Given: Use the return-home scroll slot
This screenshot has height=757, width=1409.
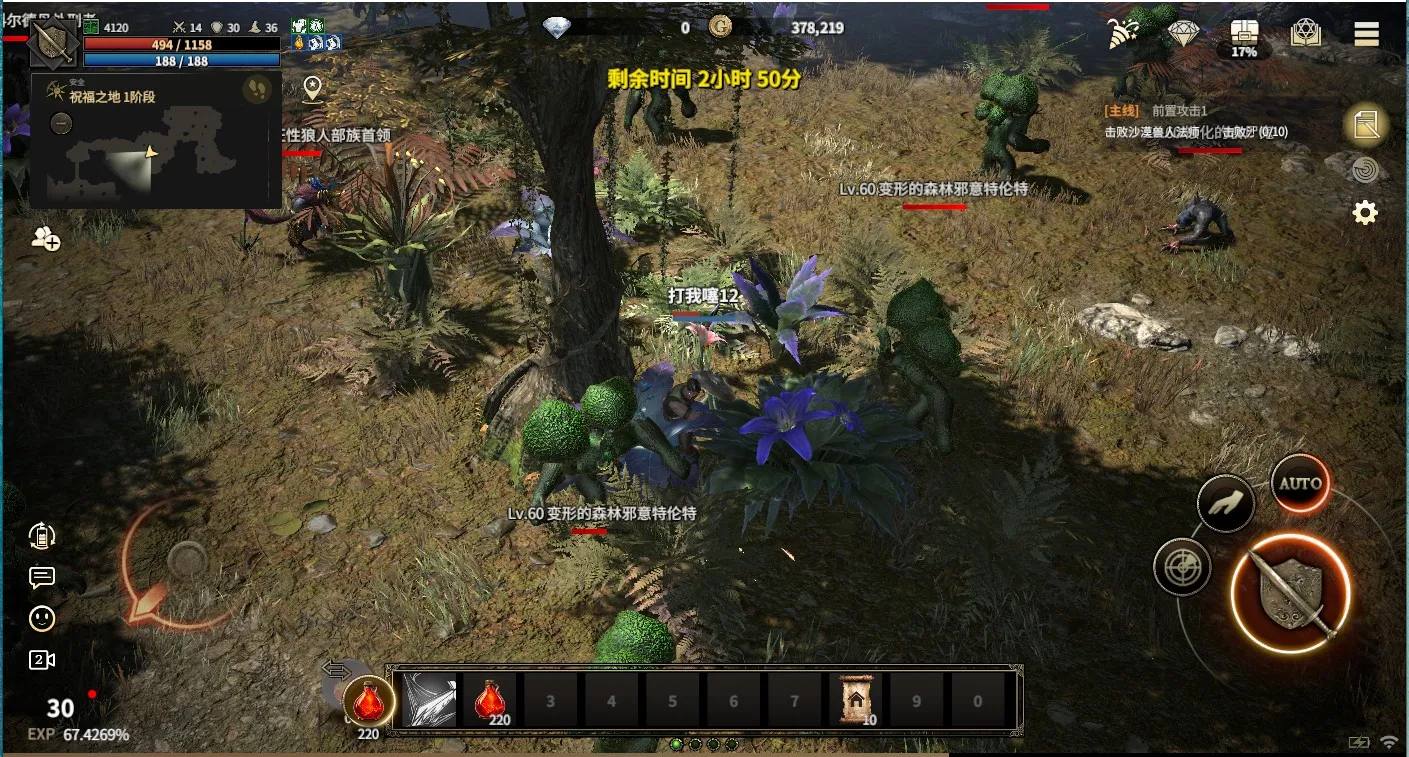Looking at the screenshot, I should (855, 700).
